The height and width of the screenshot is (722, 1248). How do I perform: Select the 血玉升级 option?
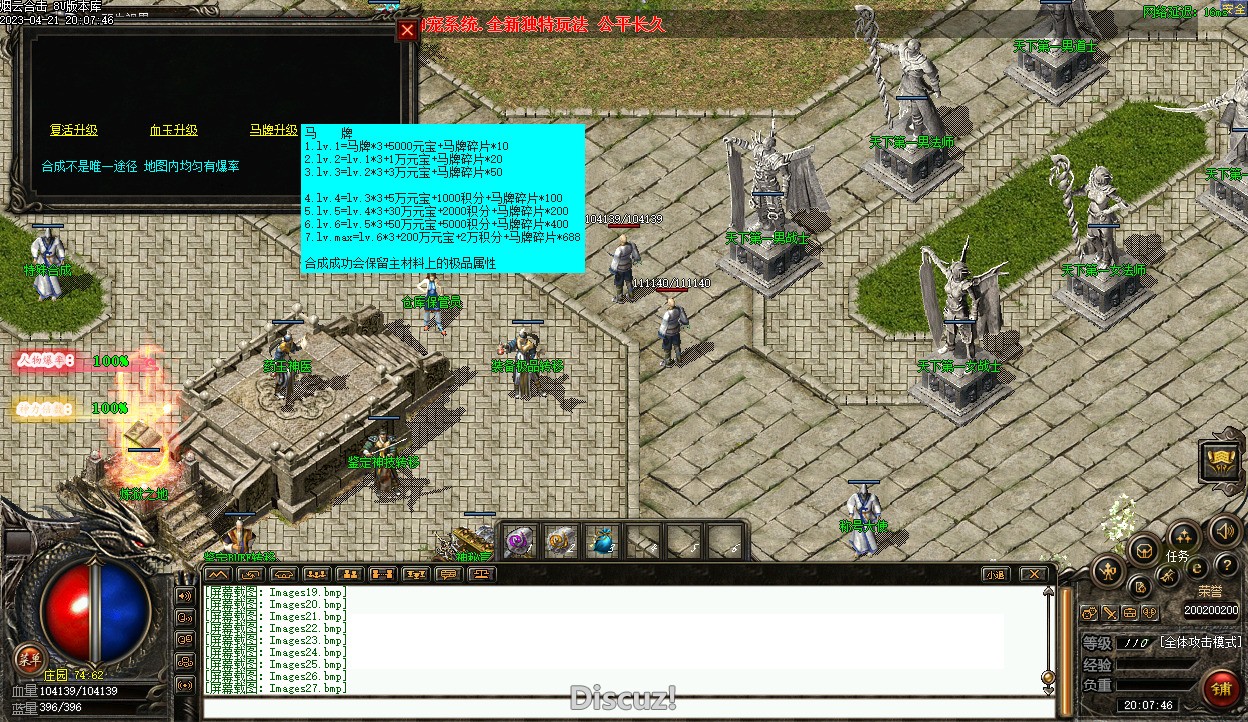click(x=174, y=130)
